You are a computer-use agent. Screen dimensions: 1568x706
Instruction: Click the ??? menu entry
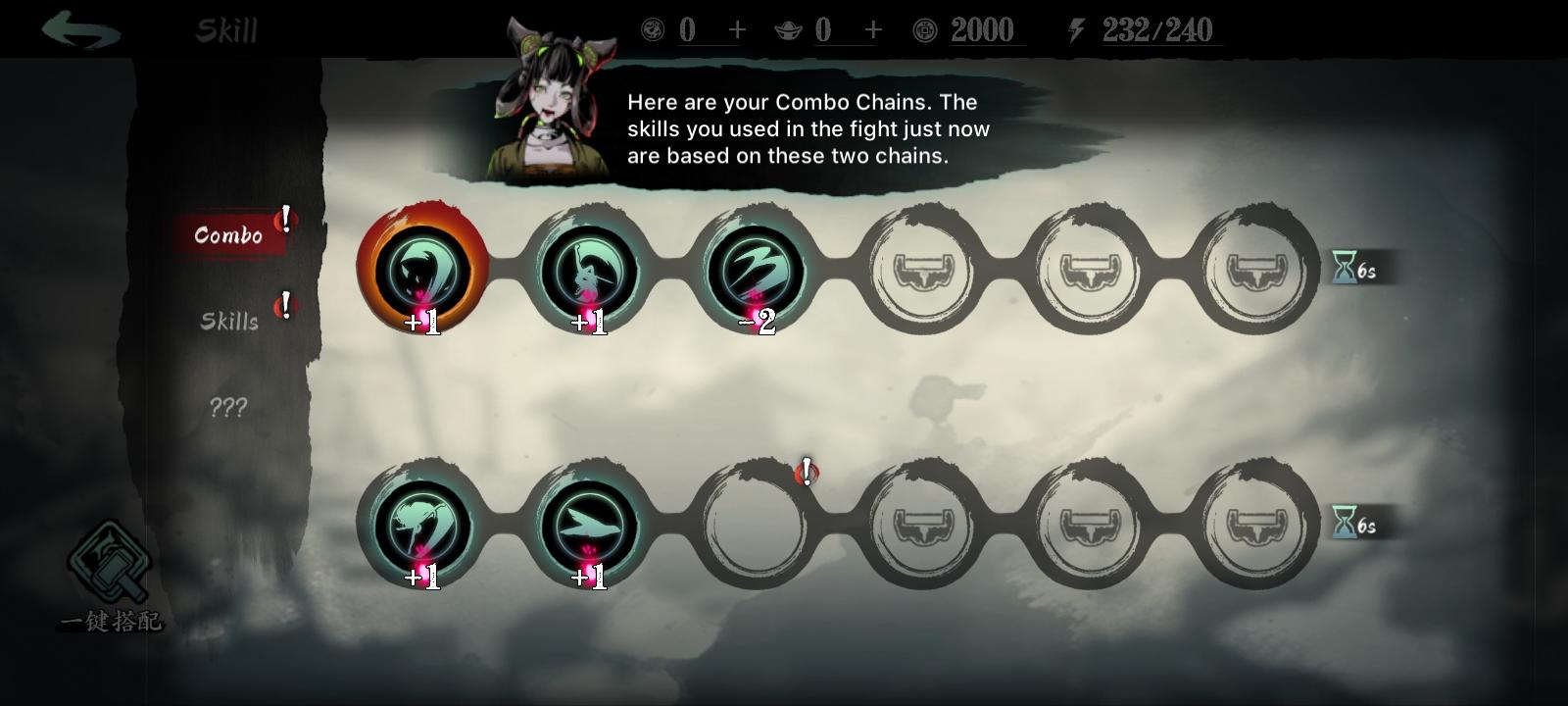point(226,409)
